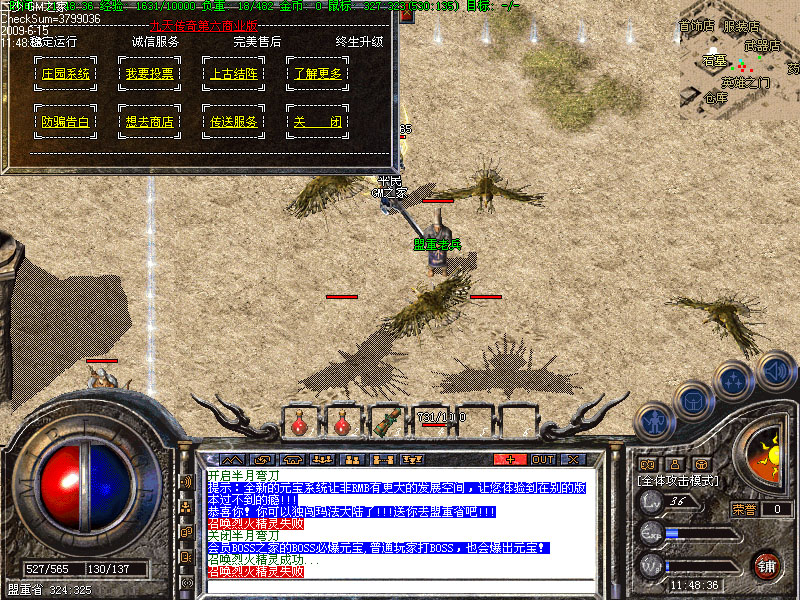This screenshot has height=600, width=800.
Task: Click the red plus button above chat
Action: [x=510, y=459]
